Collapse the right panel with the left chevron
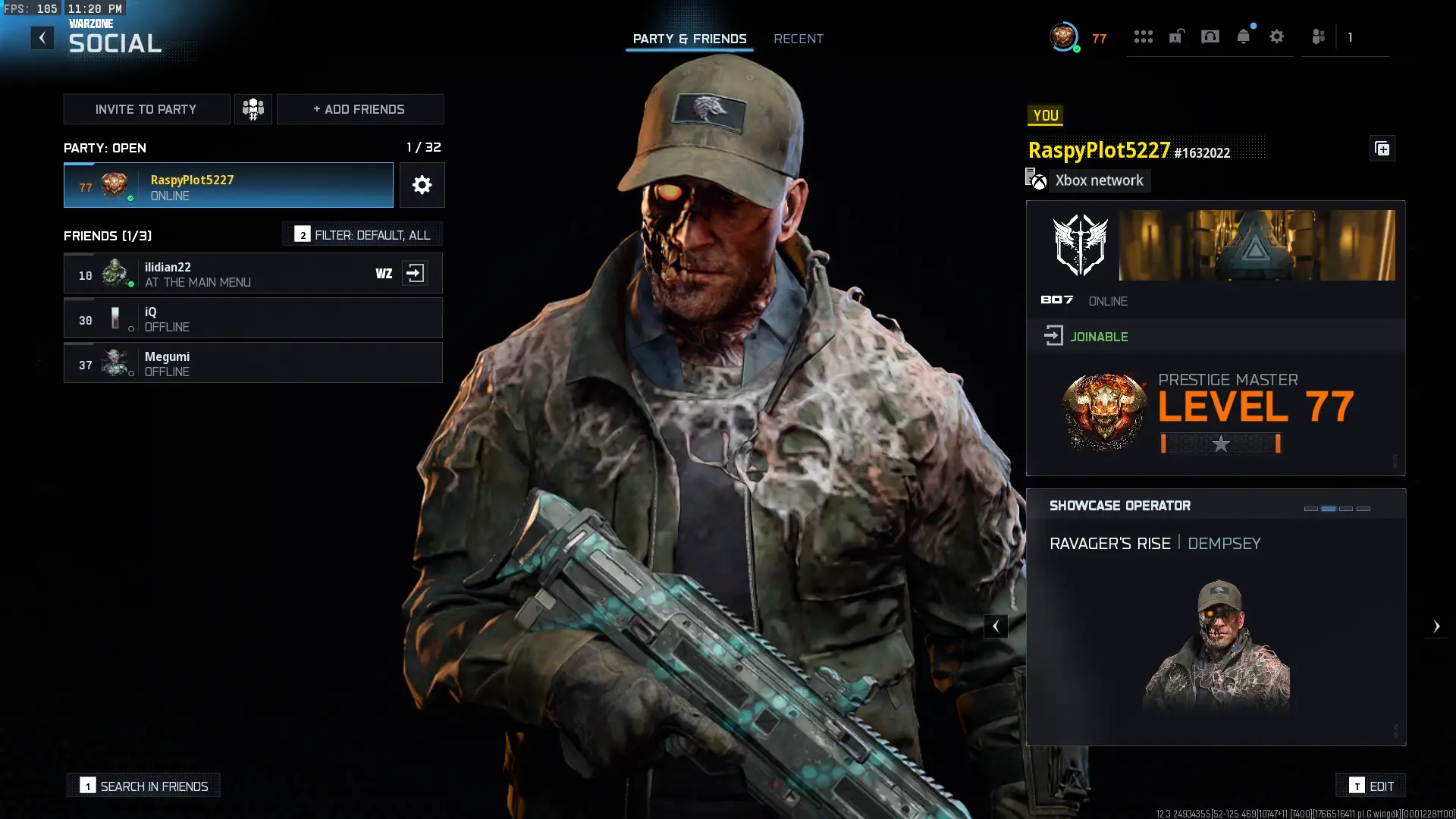Viewport: 1456px width, 819px height. pyautogui.click(x=996, y=626)
